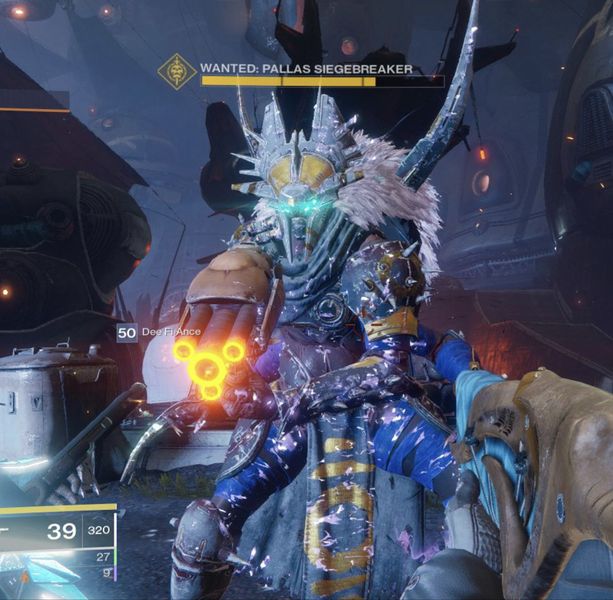Click the Wanted bounty diamond icon
The height and width of the screenshot is (600, 613).
[177, 72]
